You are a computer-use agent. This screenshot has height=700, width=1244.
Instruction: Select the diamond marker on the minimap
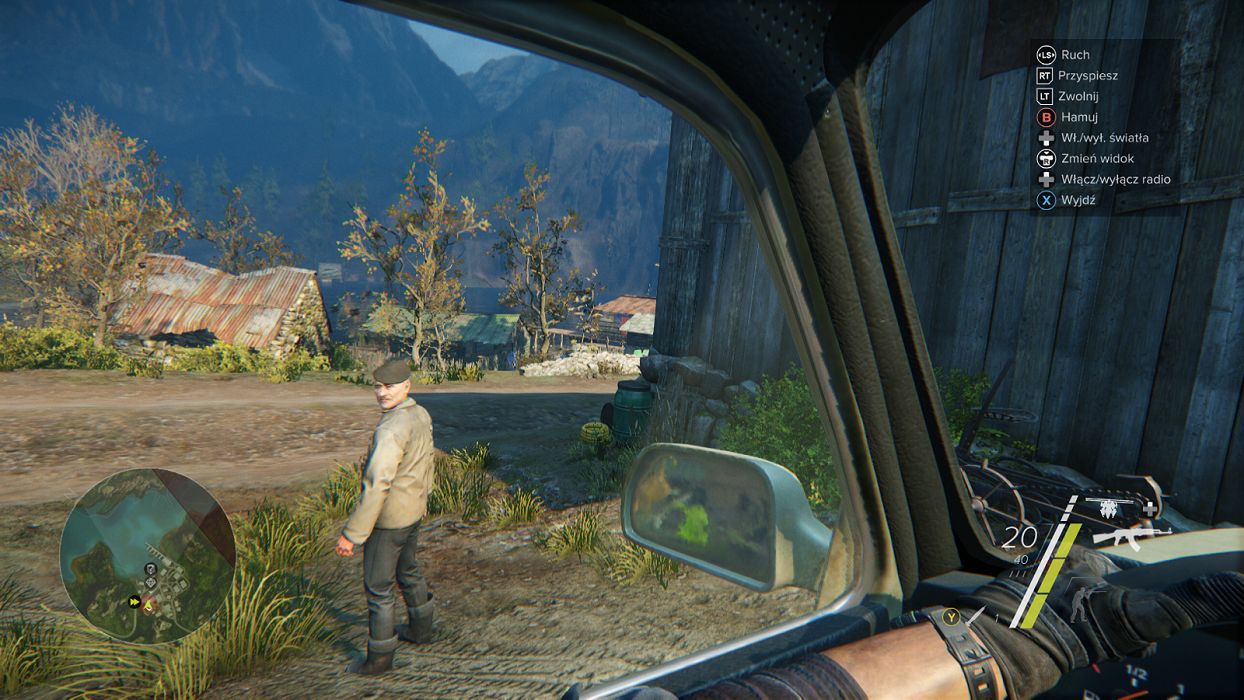(151, 581)
